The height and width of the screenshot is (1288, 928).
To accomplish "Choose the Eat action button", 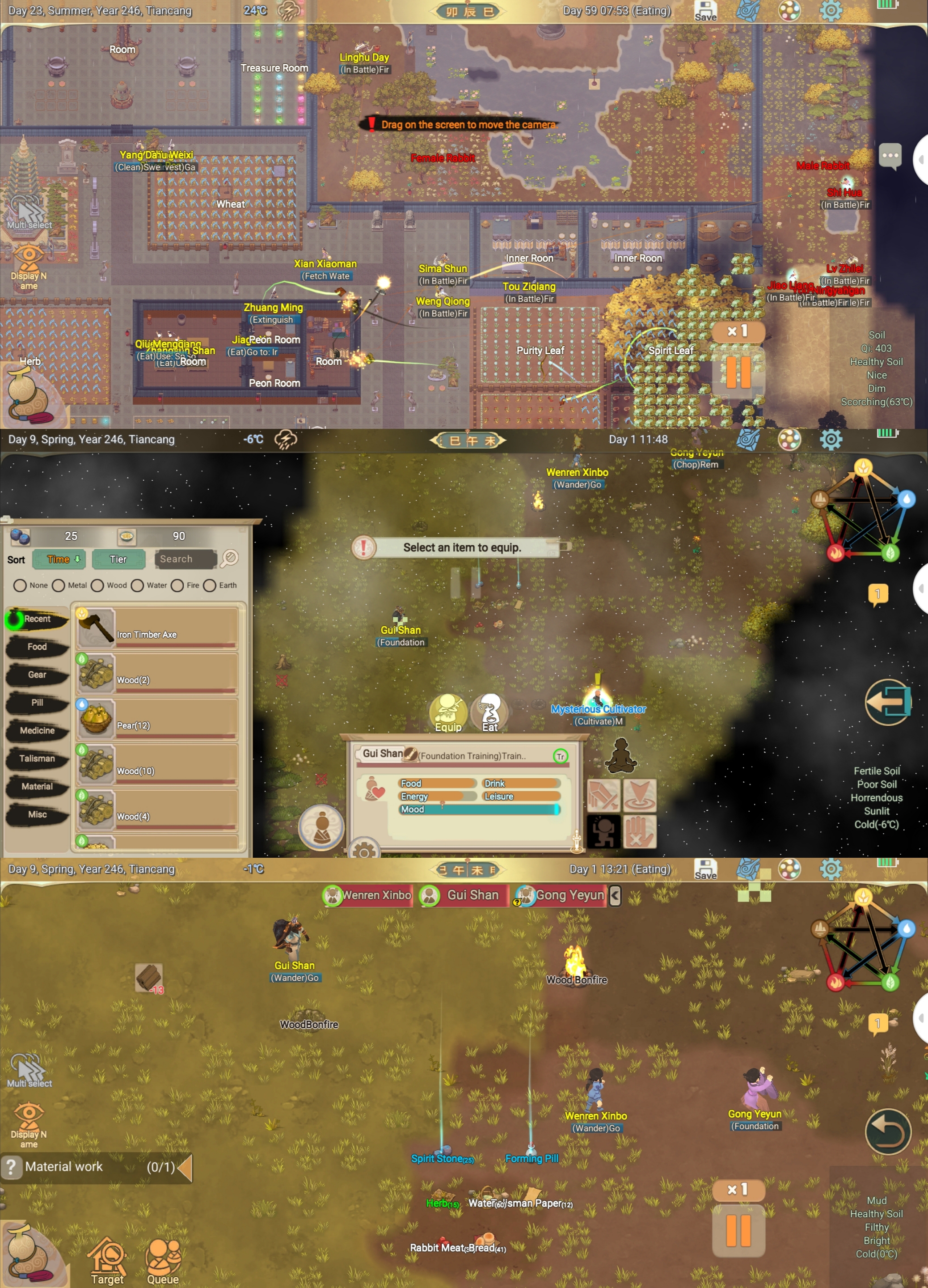I will click(489, 713).
